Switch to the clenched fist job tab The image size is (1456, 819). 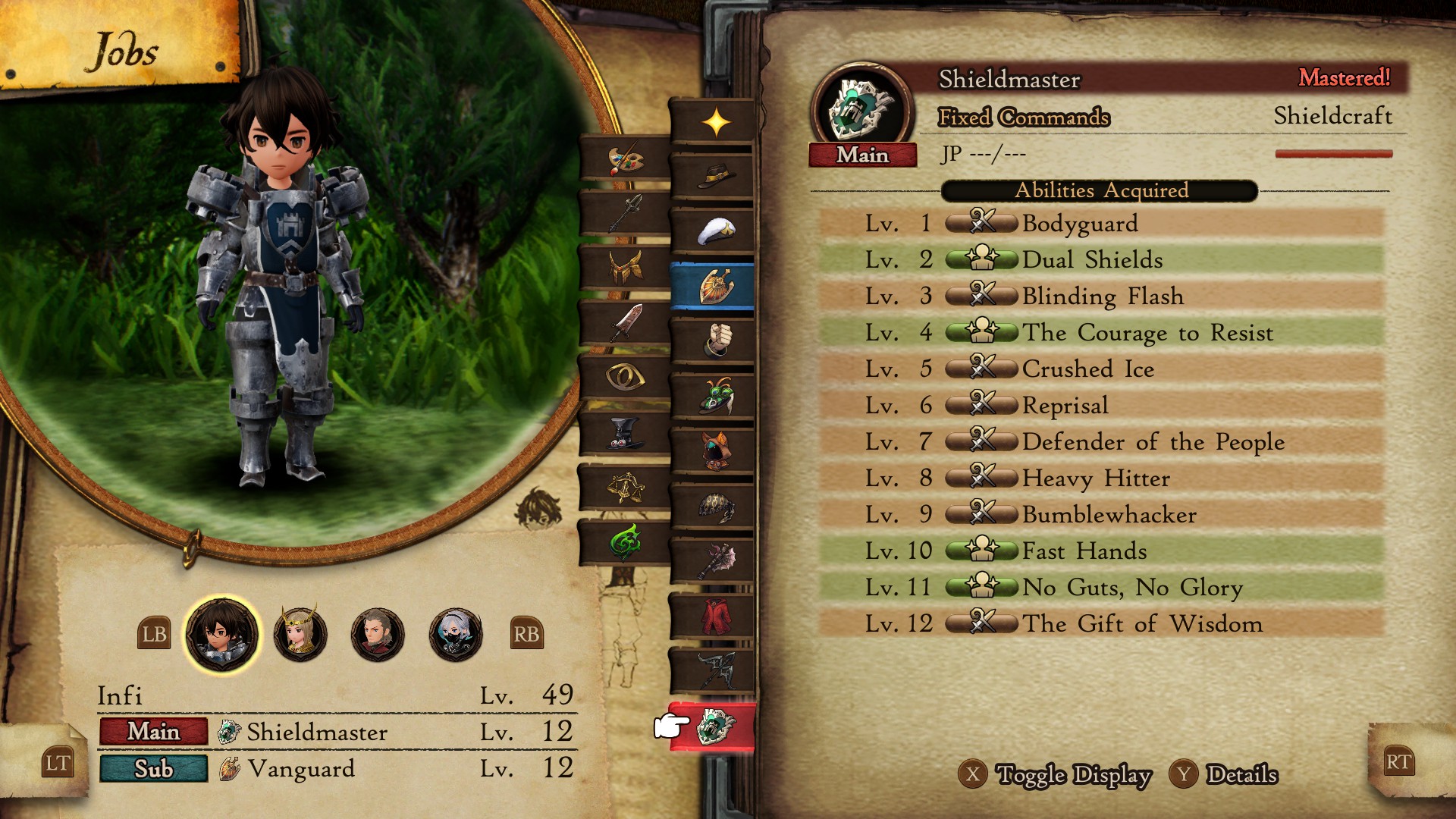pos(713,340)
